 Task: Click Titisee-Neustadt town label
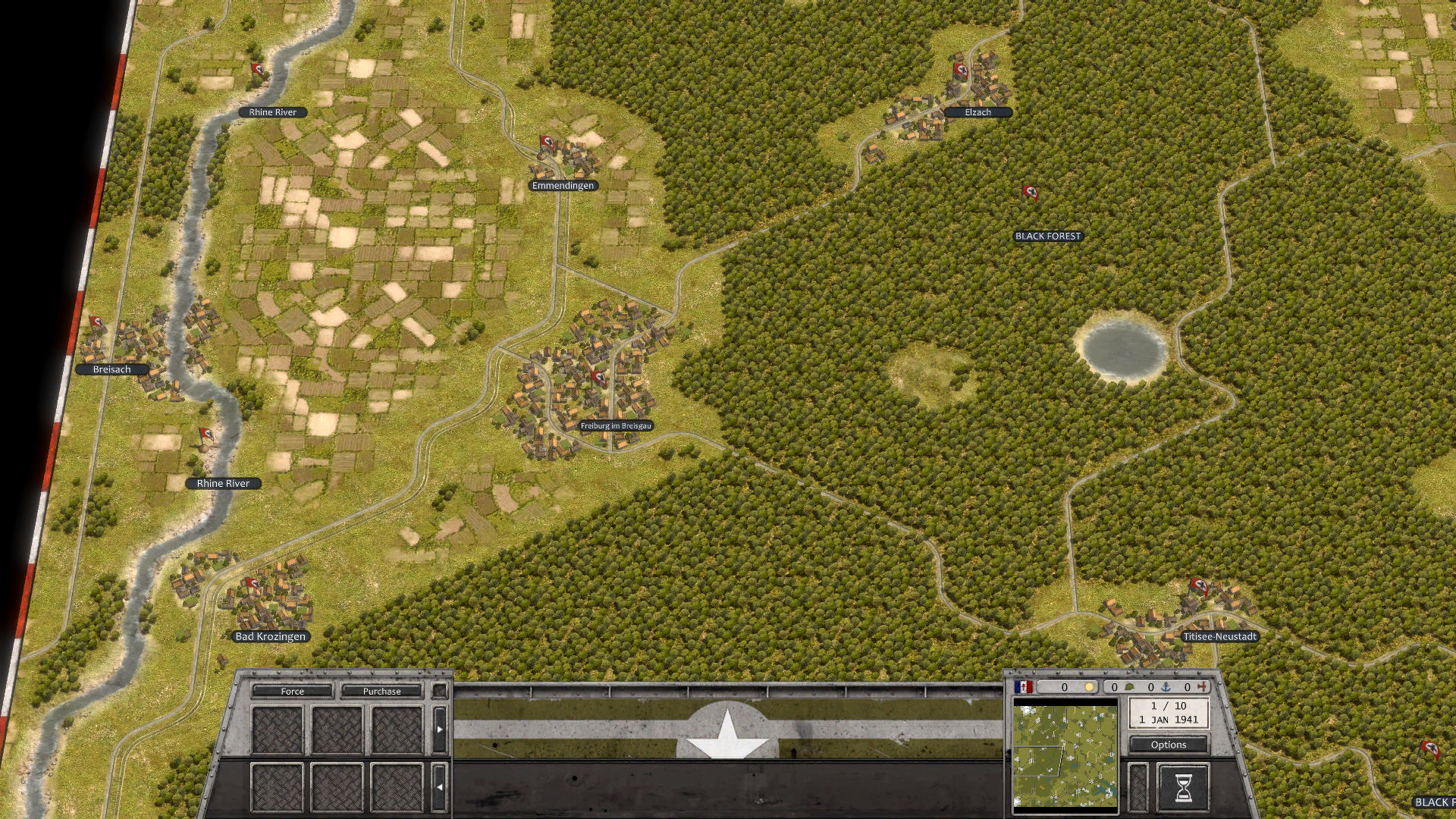pos(1221,637)
